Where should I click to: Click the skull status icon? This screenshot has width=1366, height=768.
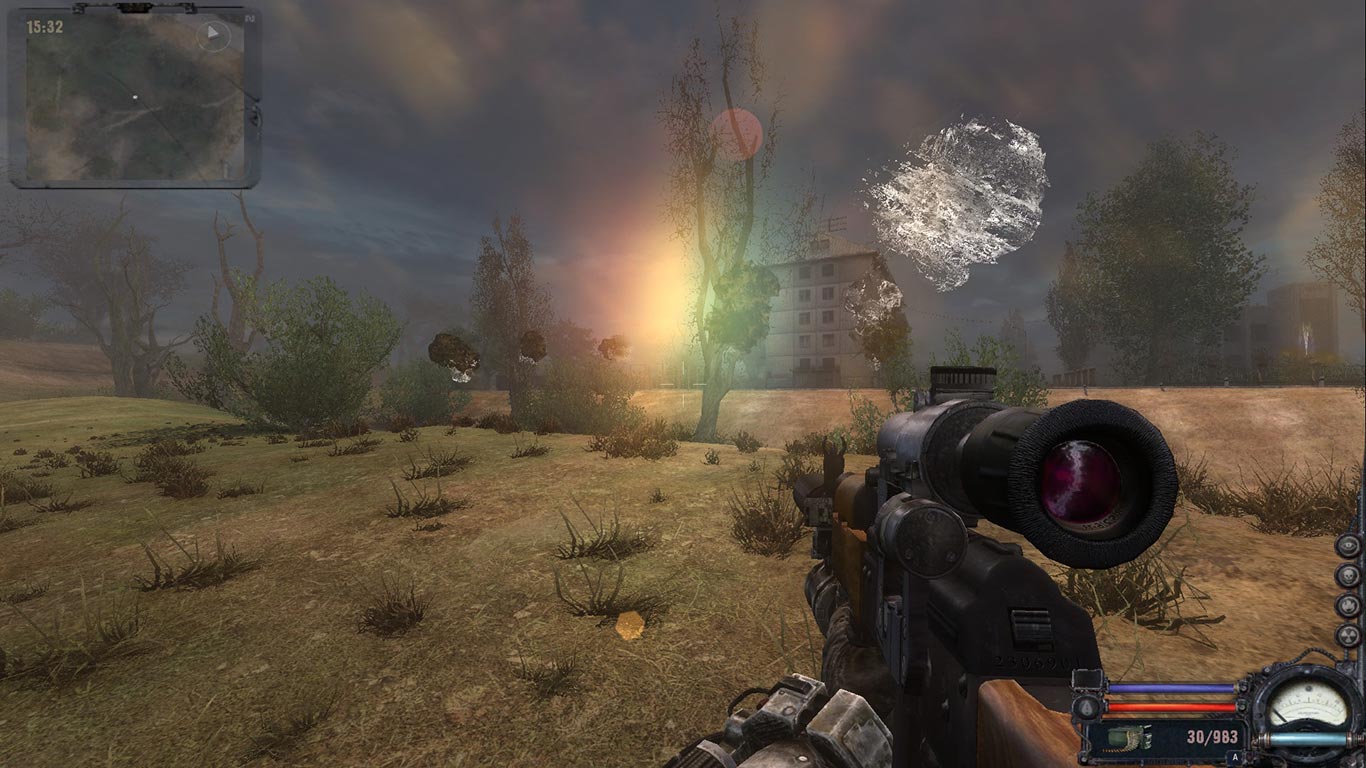(x=1348, y=576)
